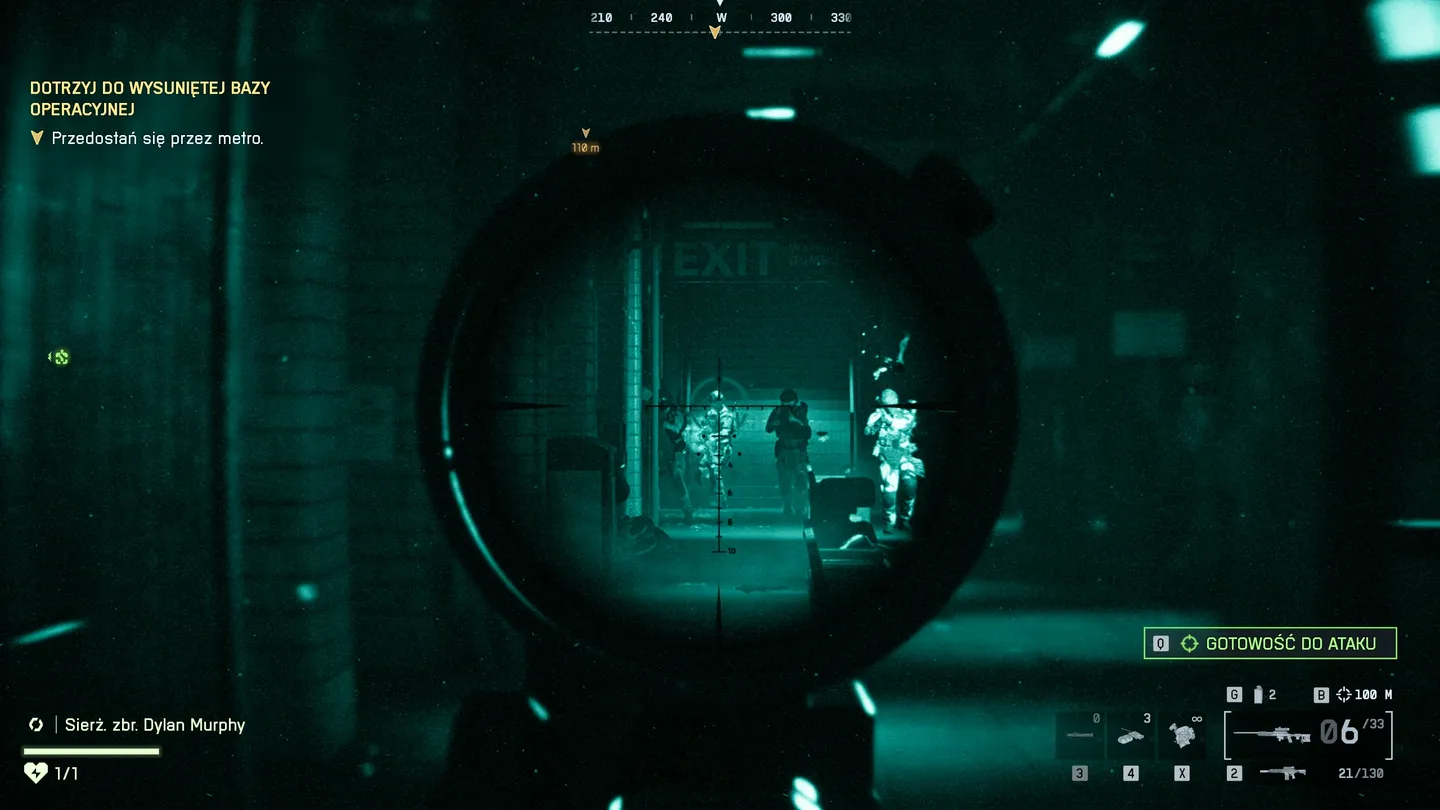Click Dylan Murphy's class emblem icon

(x=36, y=724)
